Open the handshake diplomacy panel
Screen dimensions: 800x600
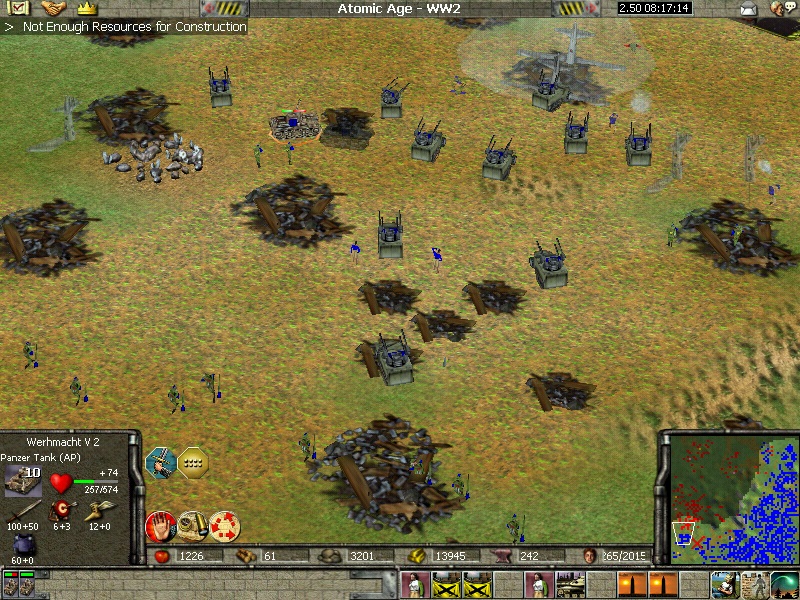pyautogui.click(x=52, y=8)
